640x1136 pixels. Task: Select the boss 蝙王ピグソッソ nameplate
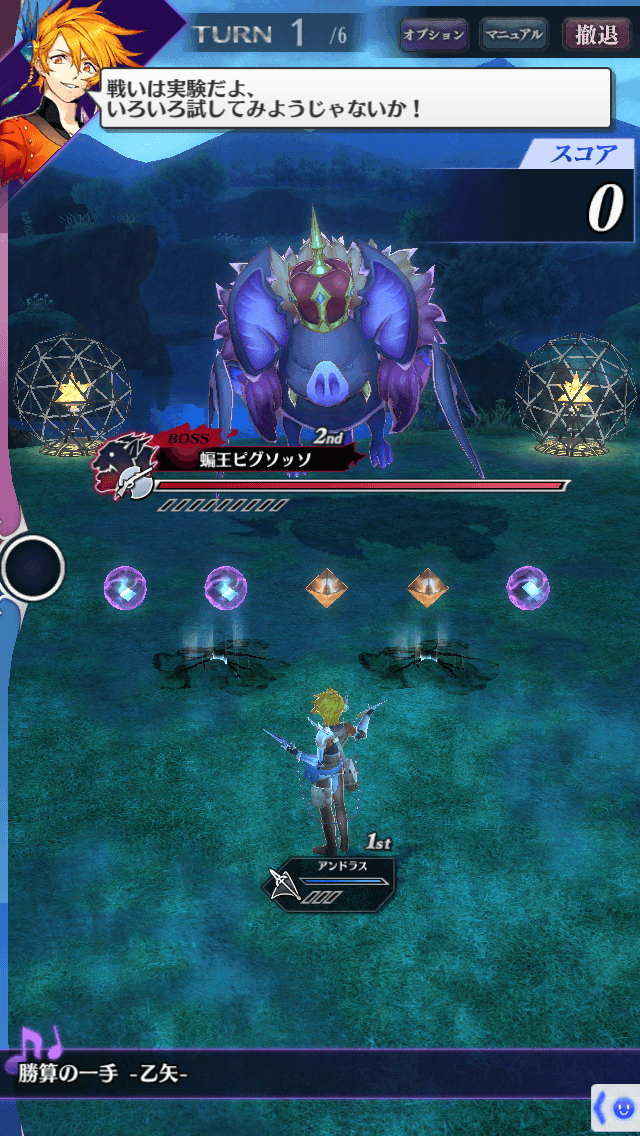tap(253, 459)
